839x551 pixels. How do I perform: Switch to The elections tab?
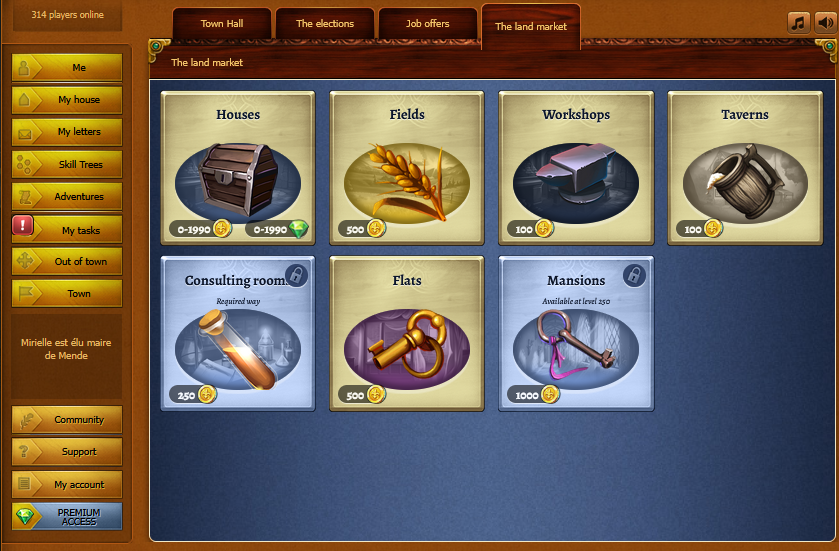pyautogui.click(x=324, y=23)
